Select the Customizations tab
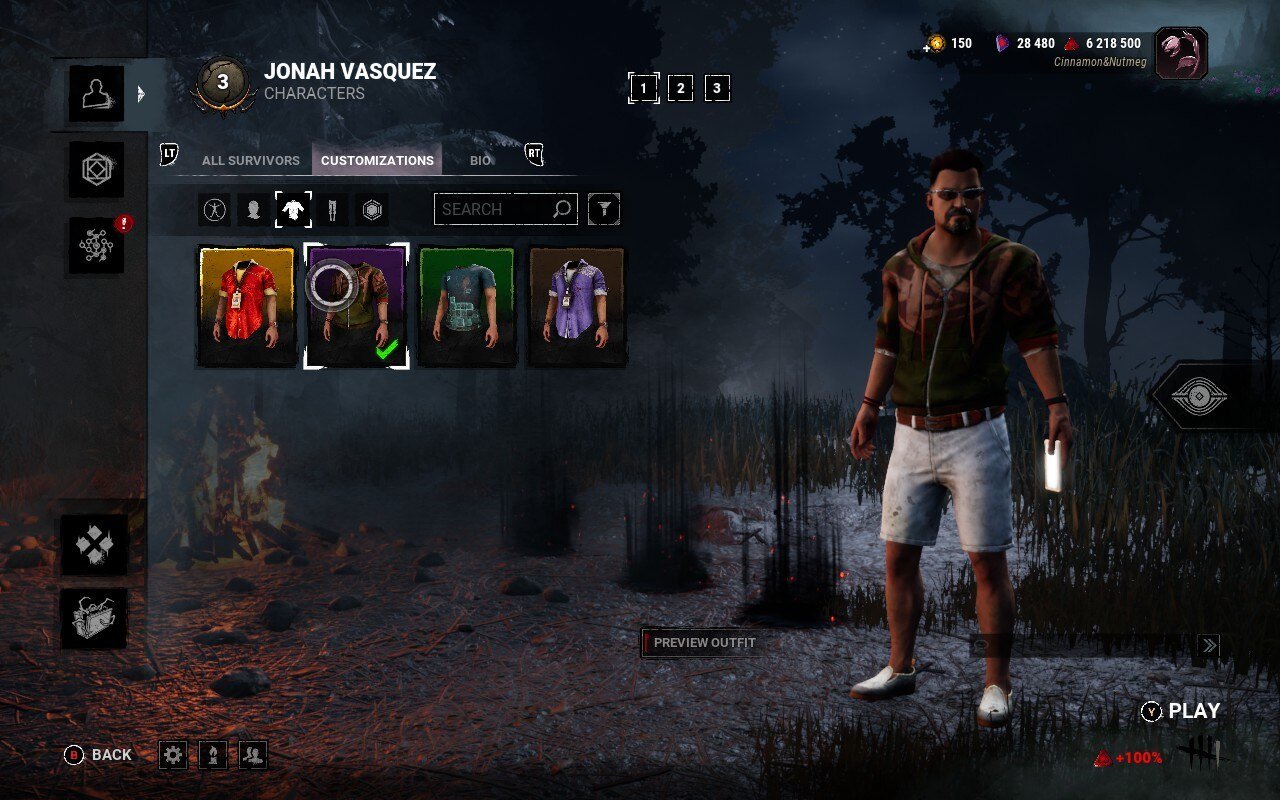 (x=377, y=160)
